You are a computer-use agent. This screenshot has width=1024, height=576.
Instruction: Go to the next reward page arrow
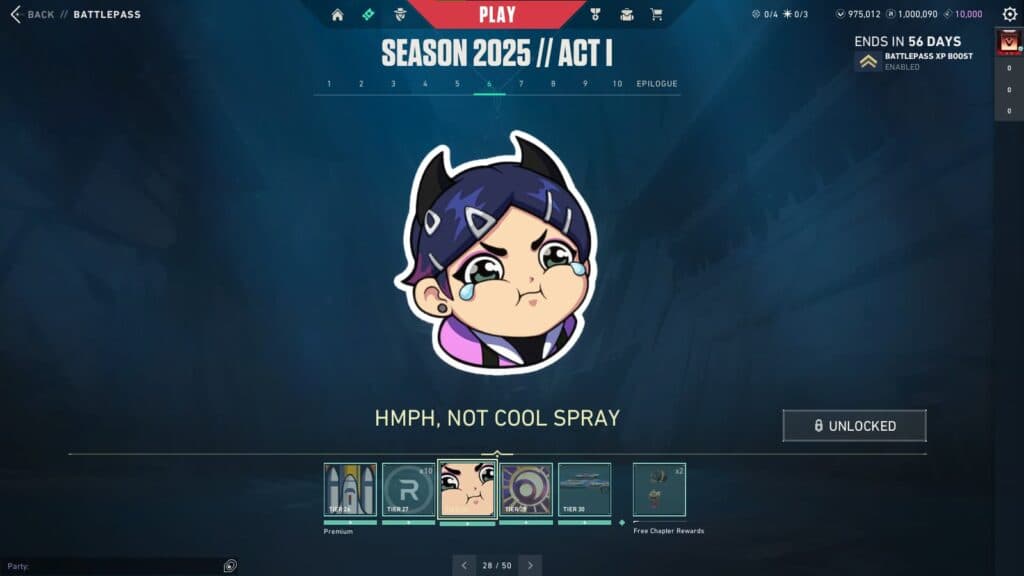pos(530,565)
